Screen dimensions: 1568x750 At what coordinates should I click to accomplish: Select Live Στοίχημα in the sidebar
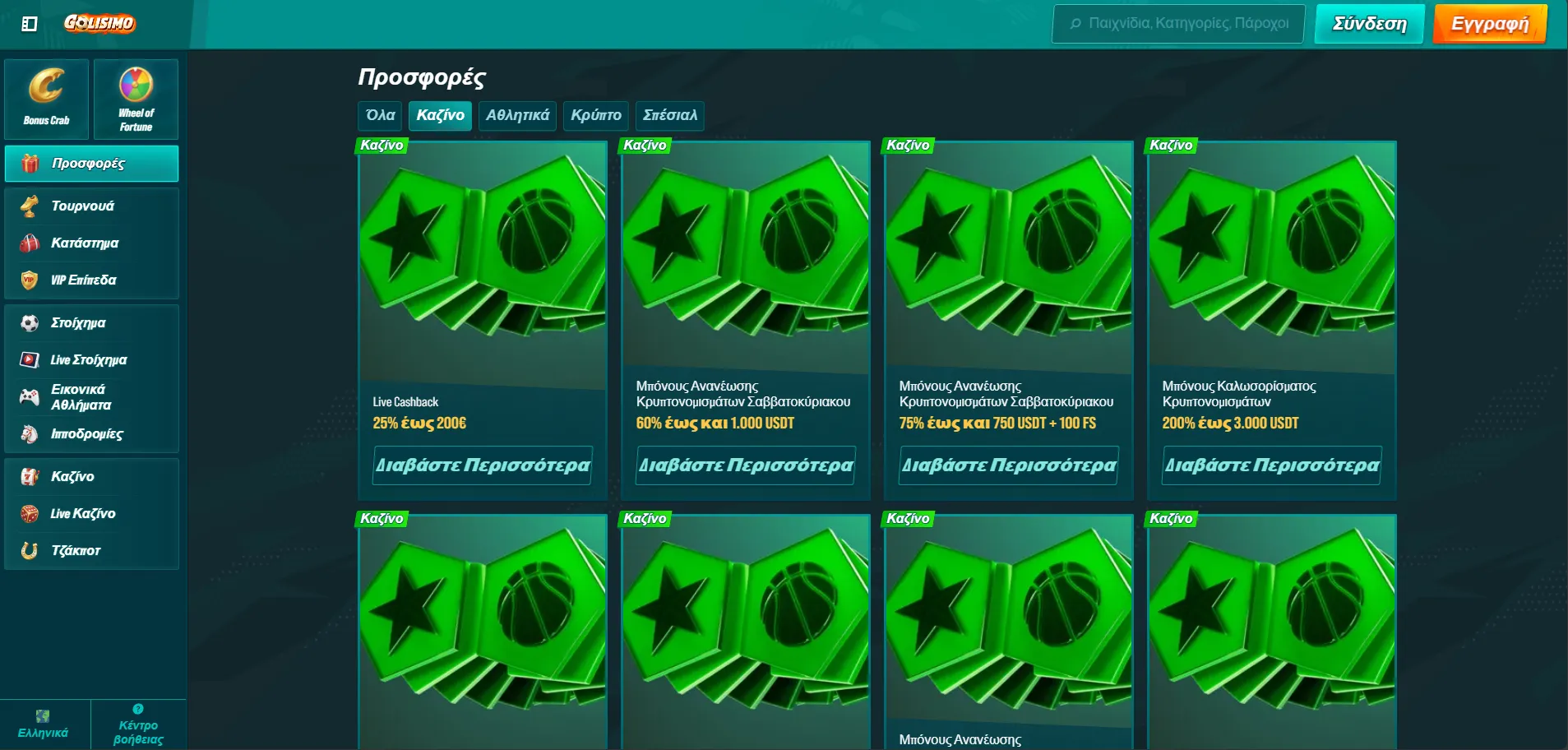click(88, 360)
